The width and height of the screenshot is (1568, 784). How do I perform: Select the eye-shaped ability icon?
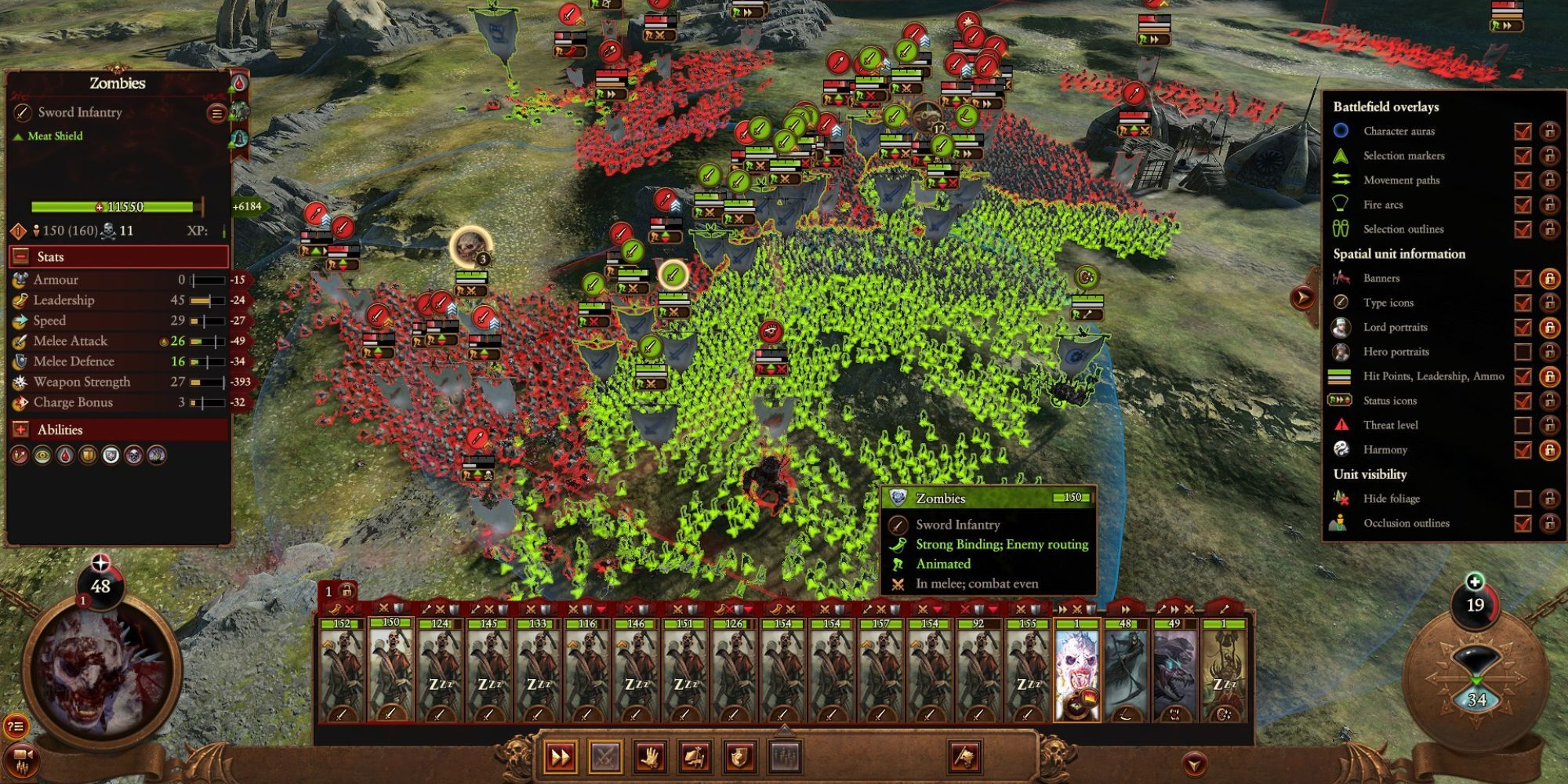pos(42,456)
